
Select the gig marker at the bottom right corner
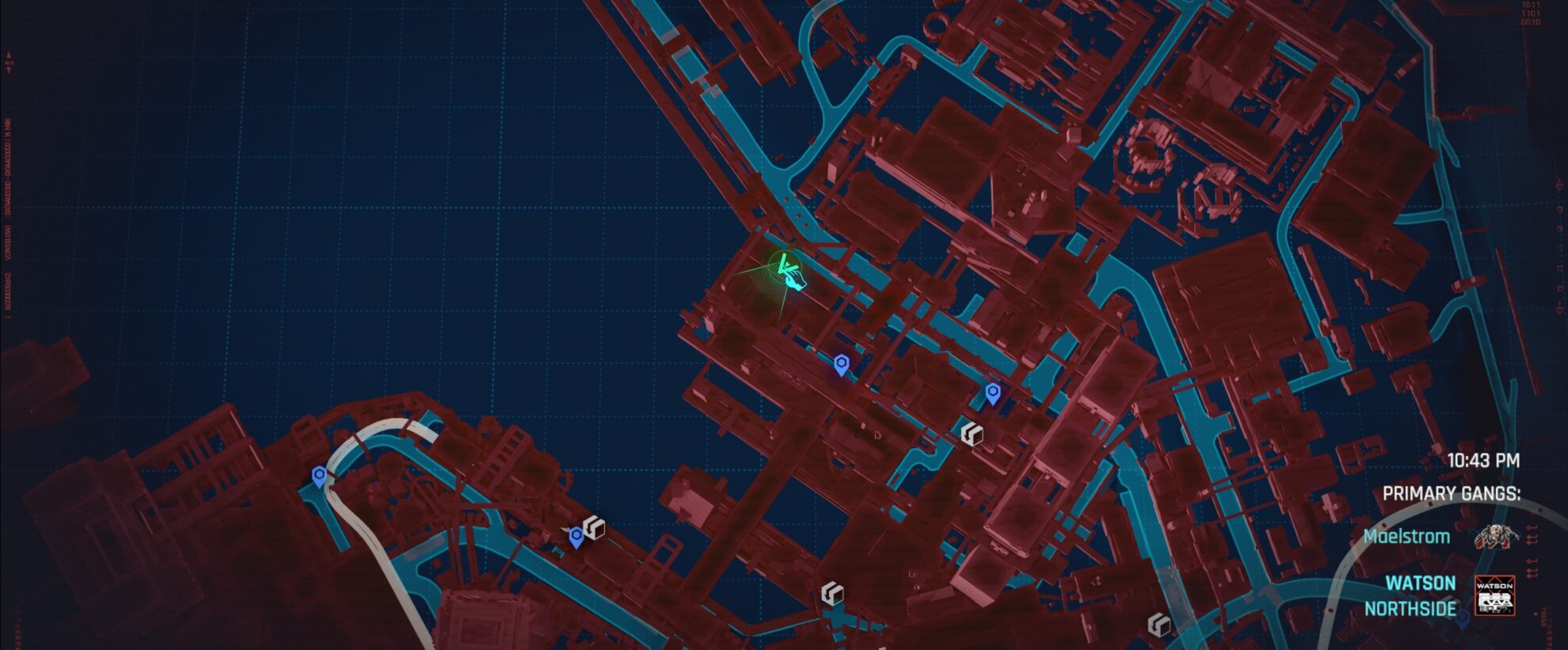[x=1159, y=624]
